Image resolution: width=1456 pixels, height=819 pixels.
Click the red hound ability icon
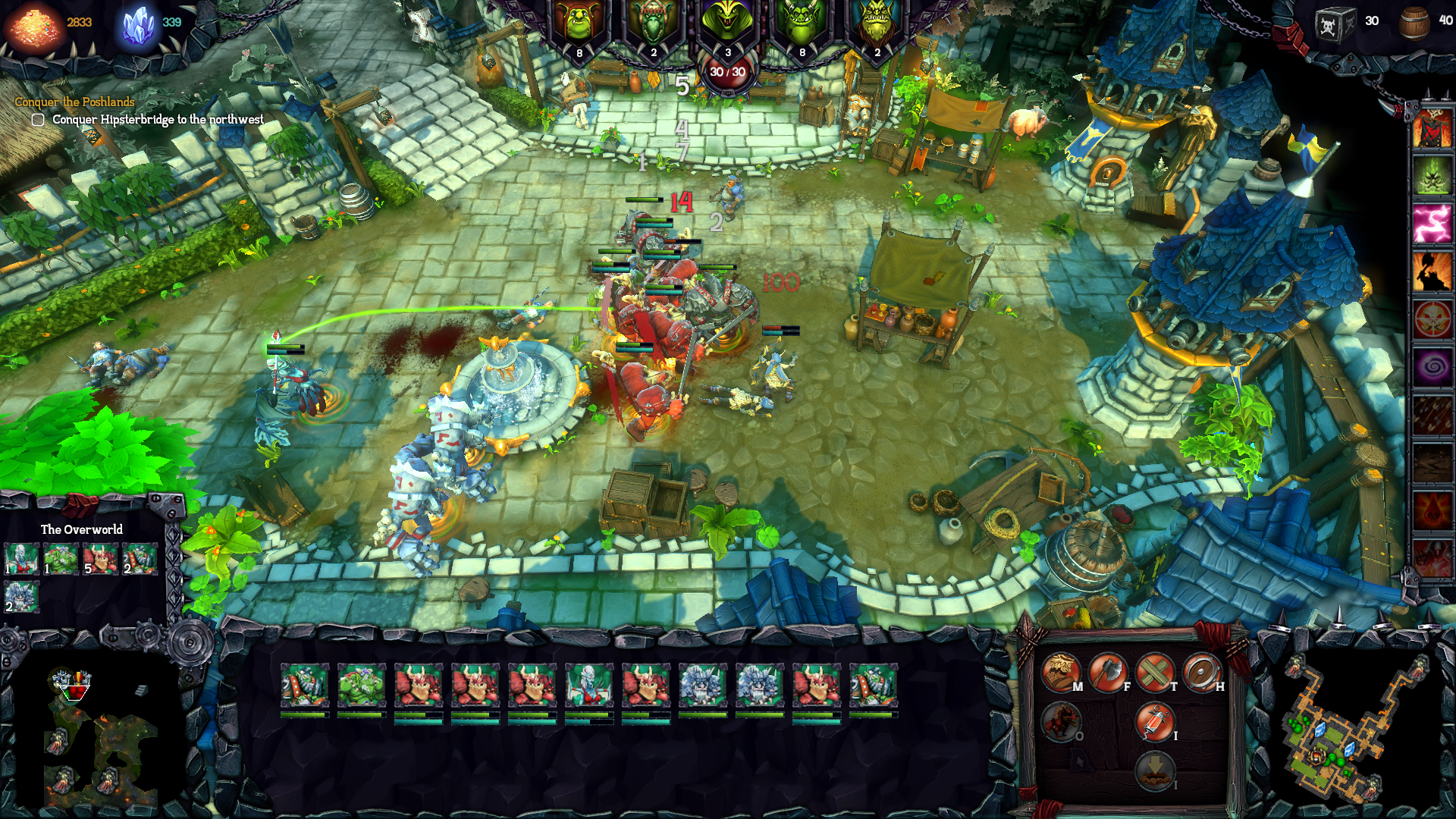(x=1060, y=720)
